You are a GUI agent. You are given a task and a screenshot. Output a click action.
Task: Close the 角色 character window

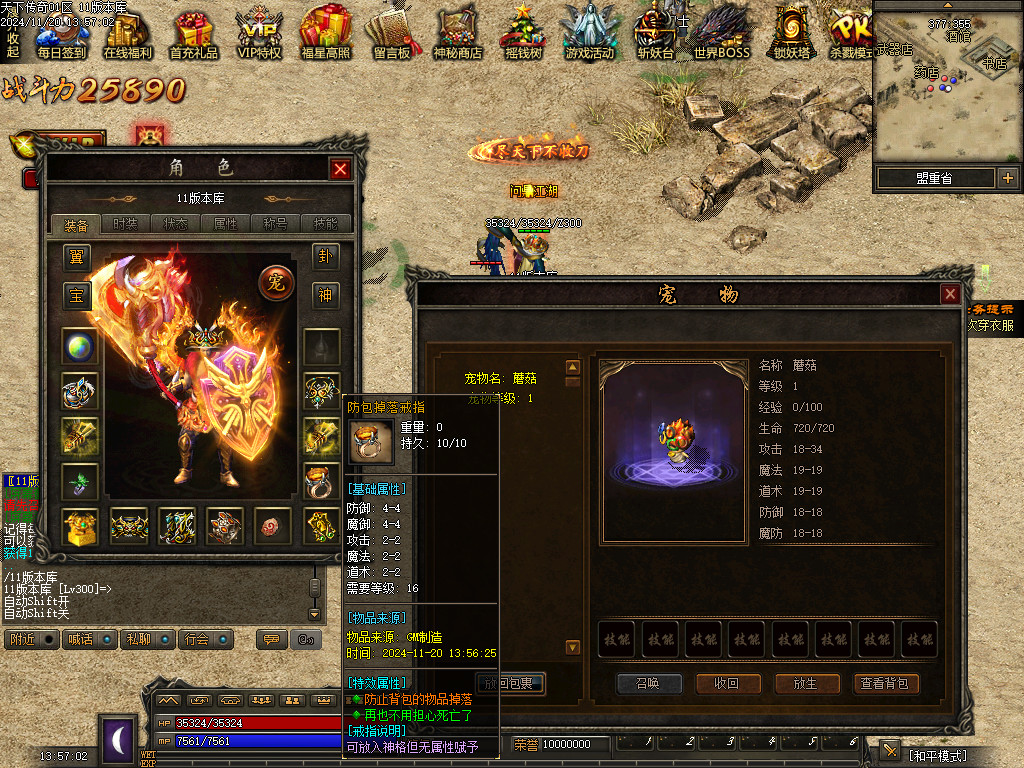(x=340, y=169)
